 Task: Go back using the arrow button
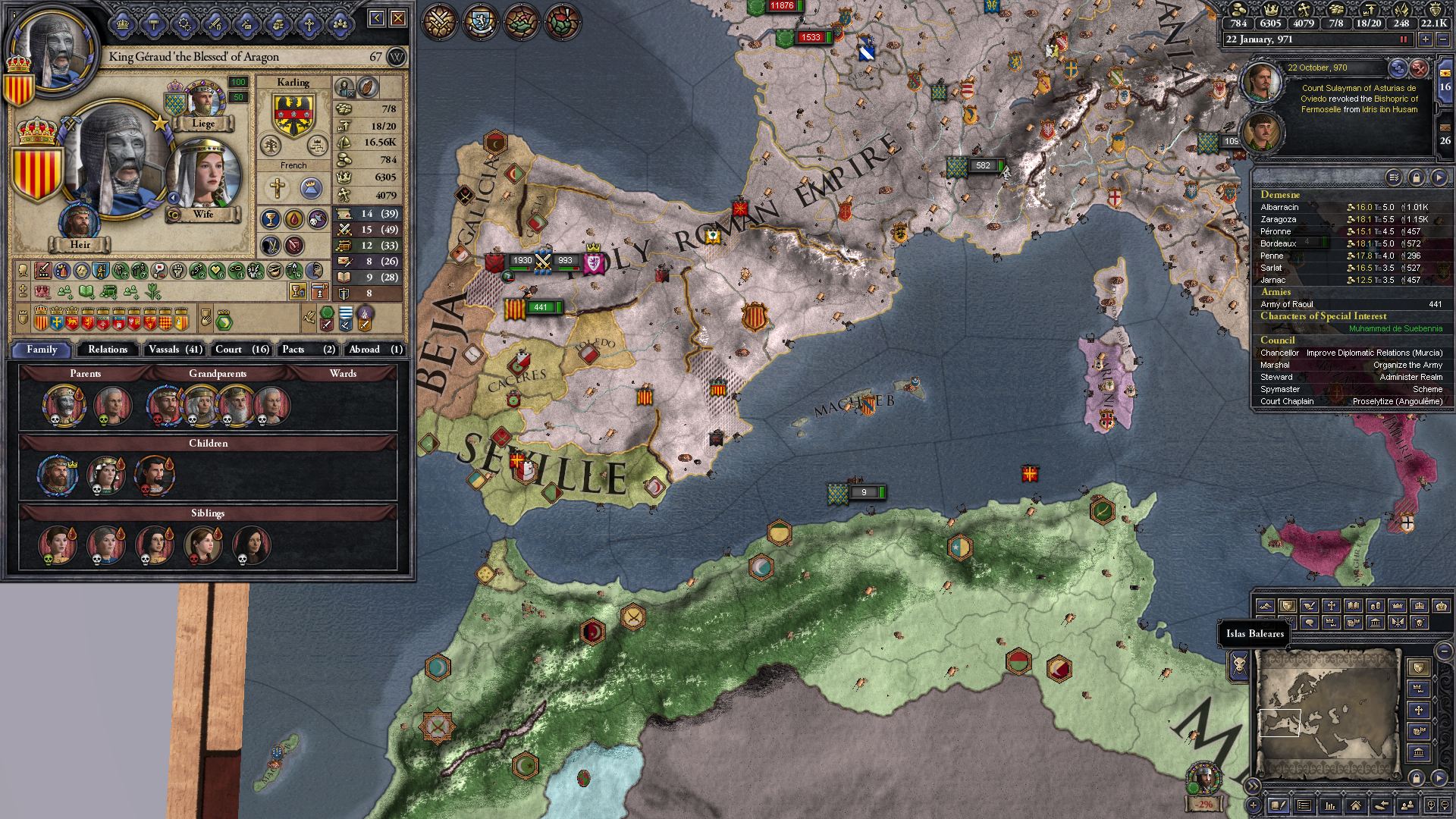point(377,18)
